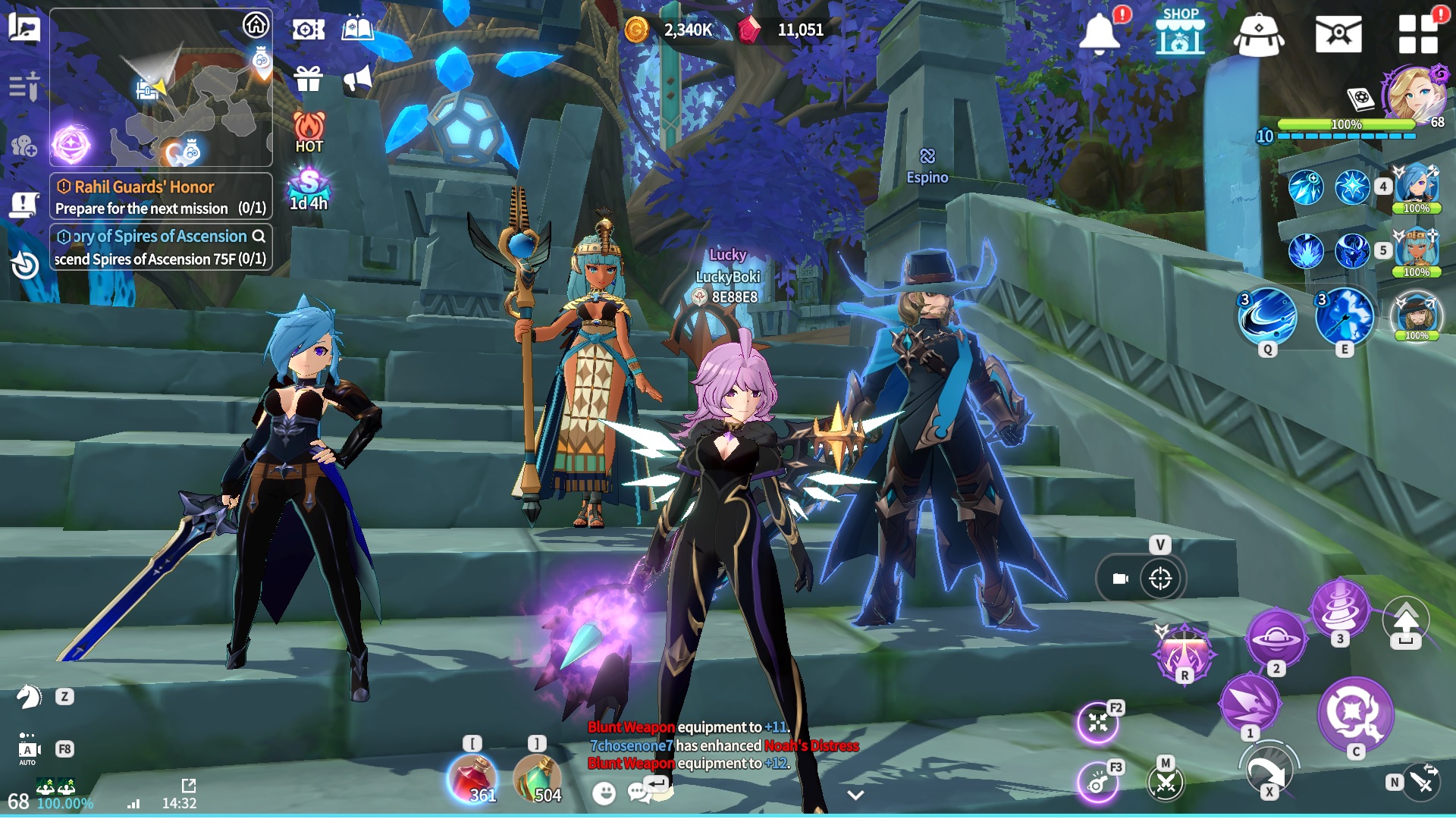Open the emoji smiley menu

point(604,793)
